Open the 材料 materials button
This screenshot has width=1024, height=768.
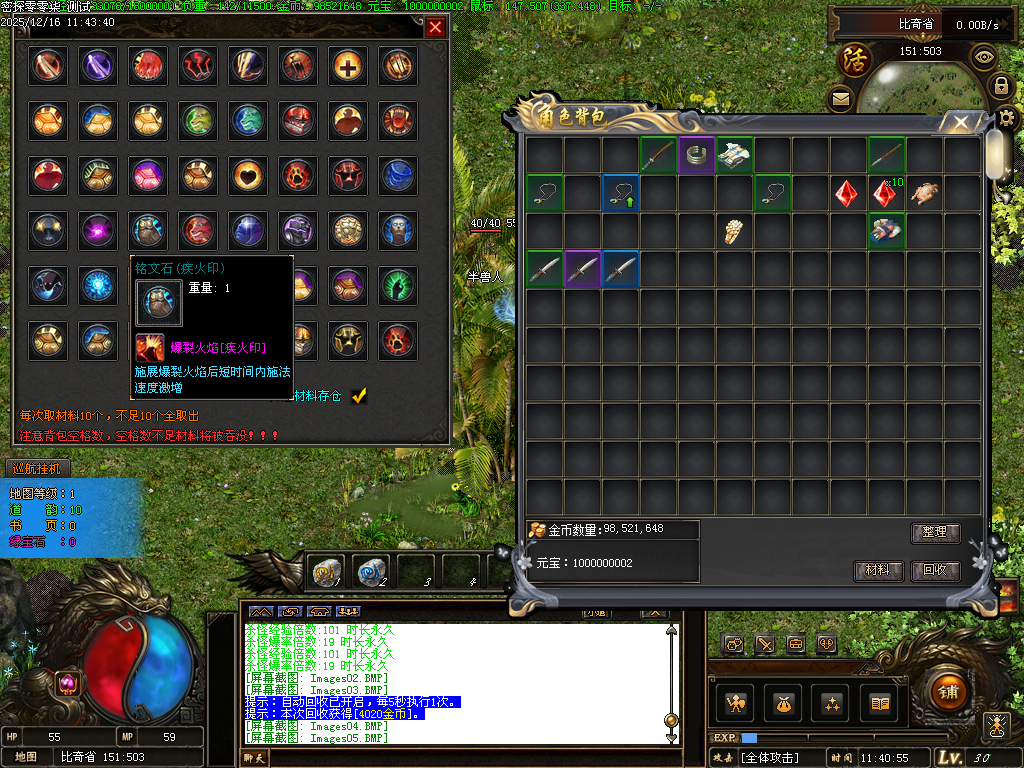pyautogui.click(x=878, y=571)
